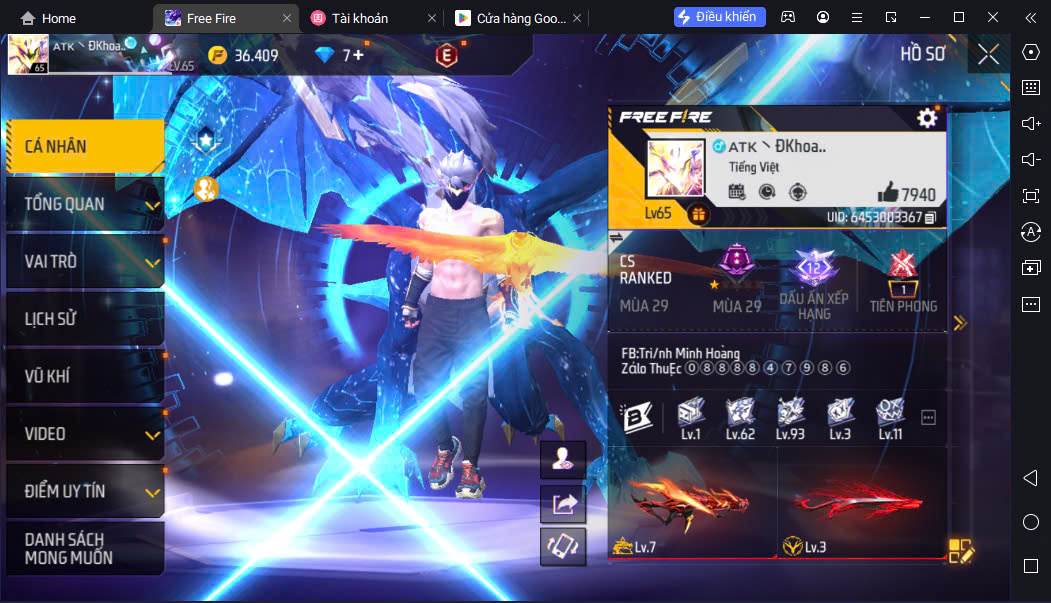Show the Video tab
This screenshot has height=603, width=1051.
[x=84, y=434]
